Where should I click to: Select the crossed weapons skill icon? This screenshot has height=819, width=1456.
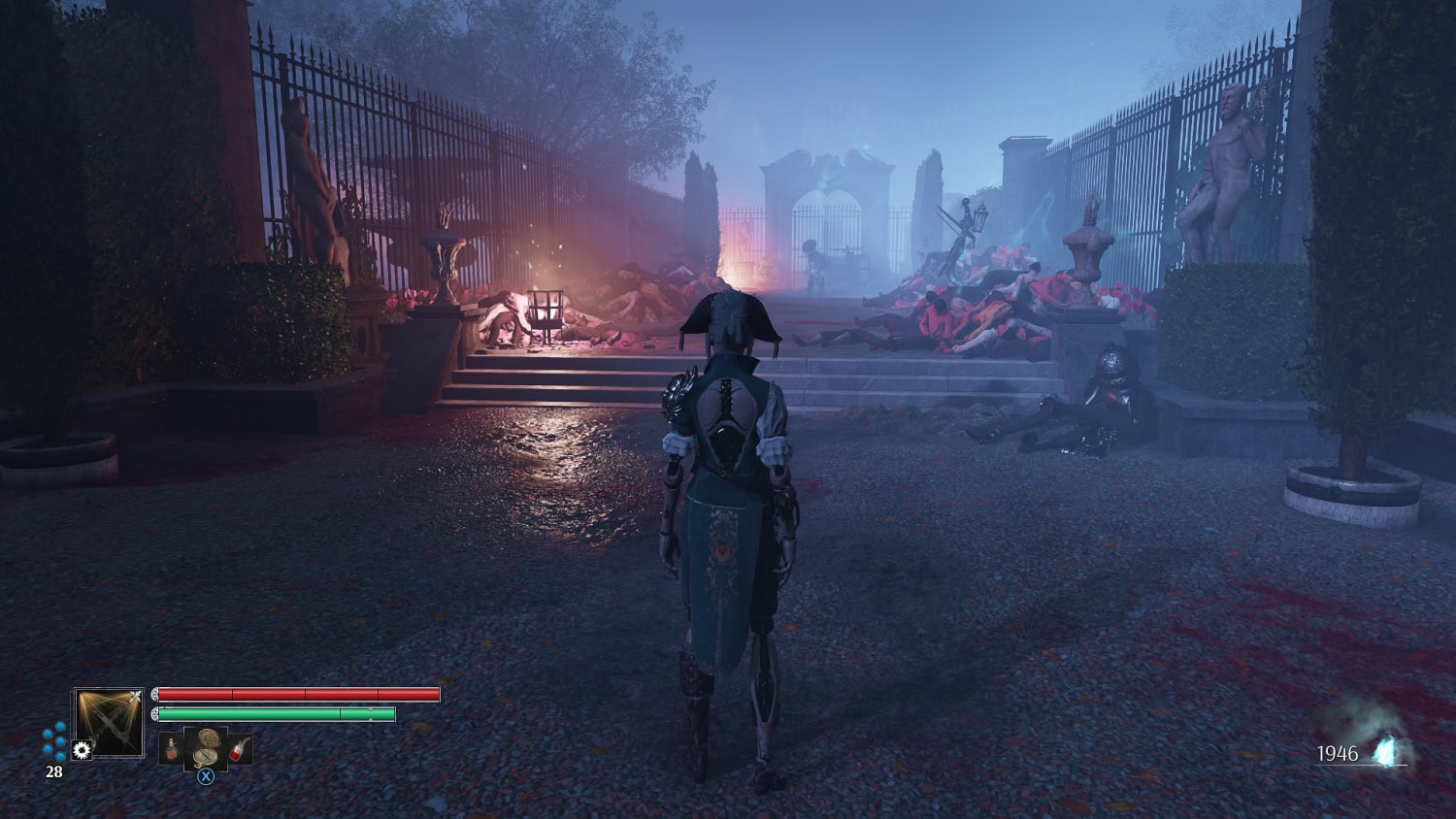pyautogui.click(x=109, y=721)
